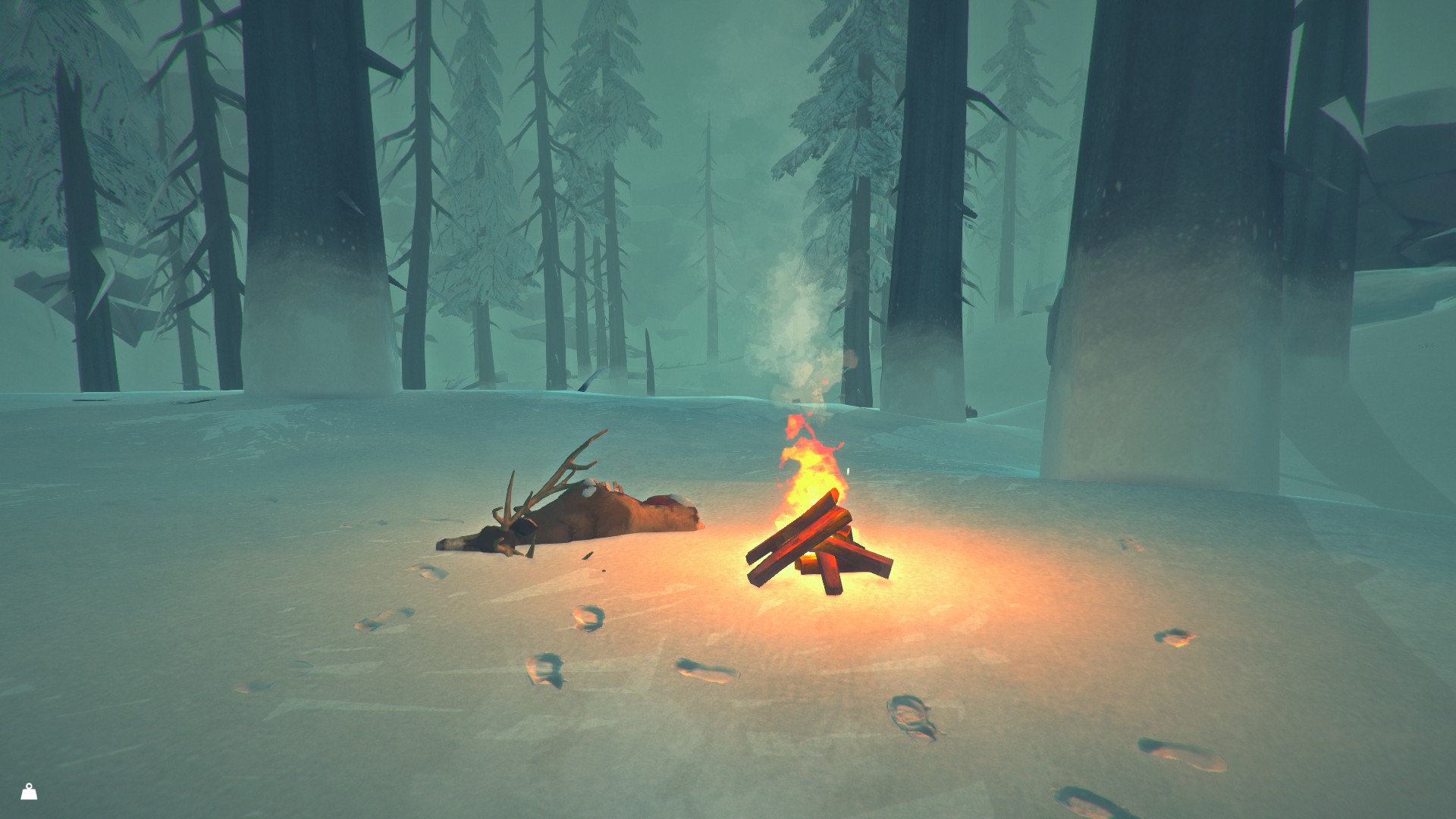Click the white weight encumbrance icon
1456x819 pixels.
pyautogui.click(x=29, y=792)
